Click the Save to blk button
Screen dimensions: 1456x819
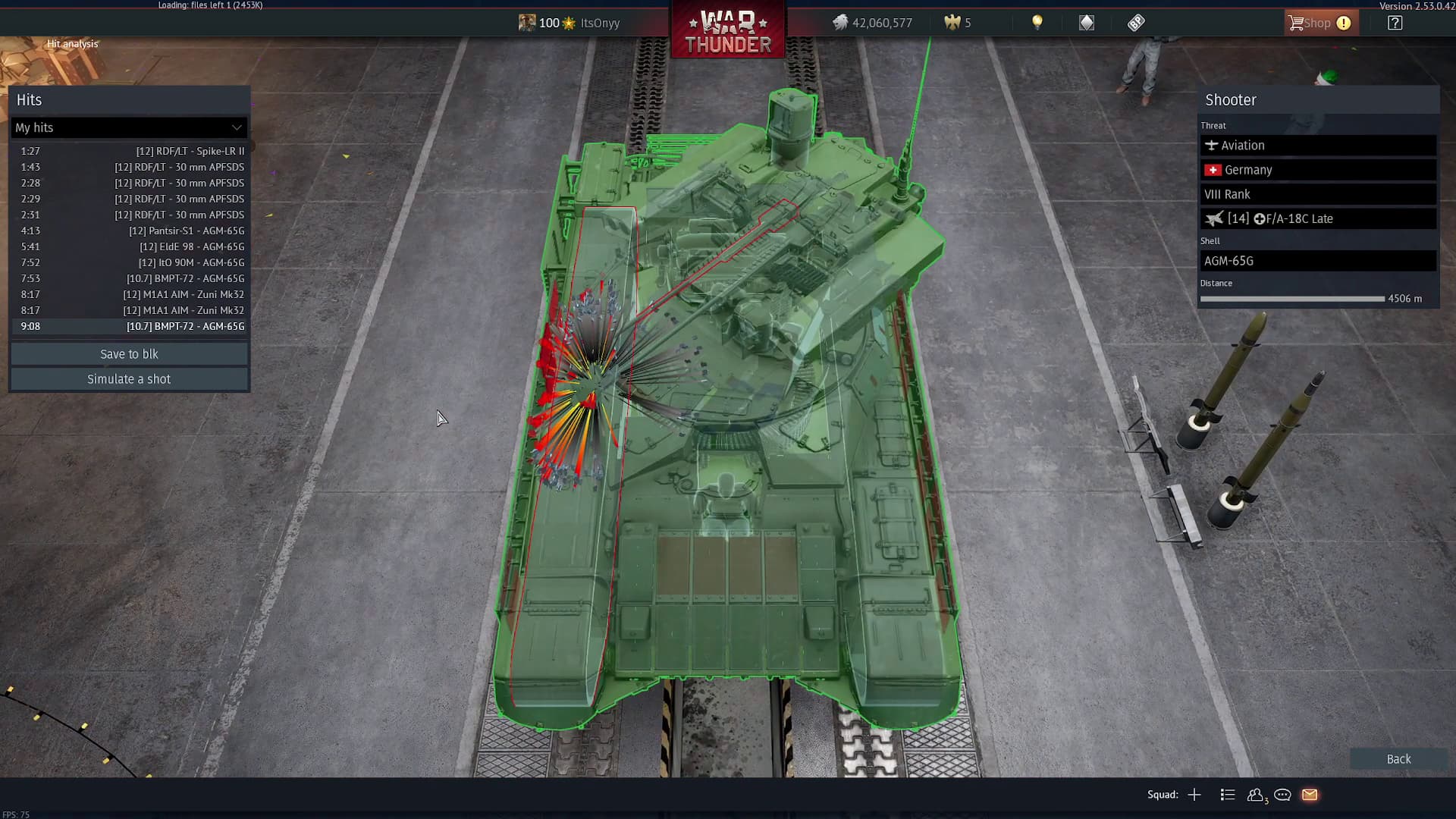tap(129, 354)
